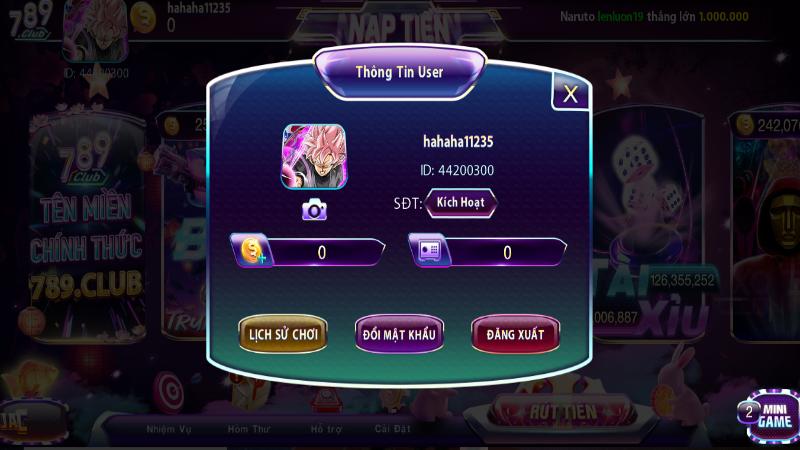This screenshot has width=800, height=450.
Task: Select the user avatar picture in dialog
Action: tap(314, 158)
